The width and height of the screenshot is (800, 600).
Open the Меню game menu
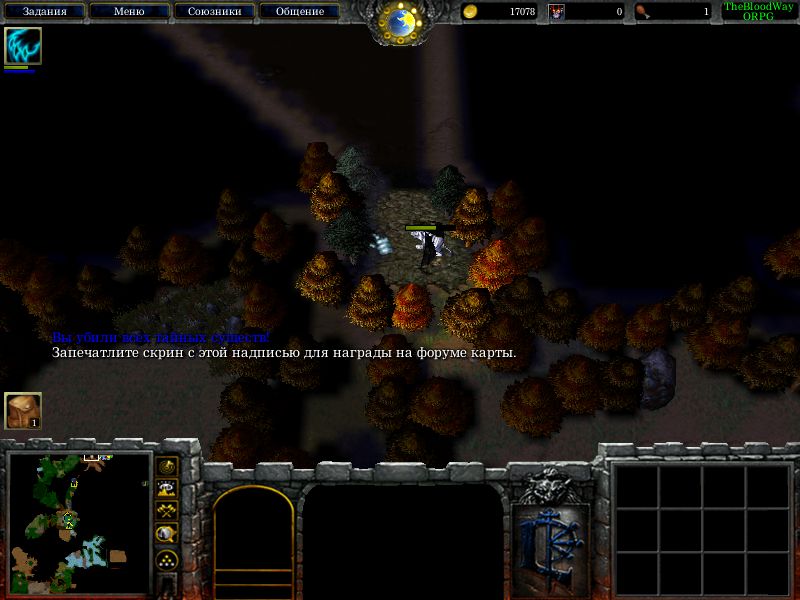pyautogui.click(x=129, y=12)
